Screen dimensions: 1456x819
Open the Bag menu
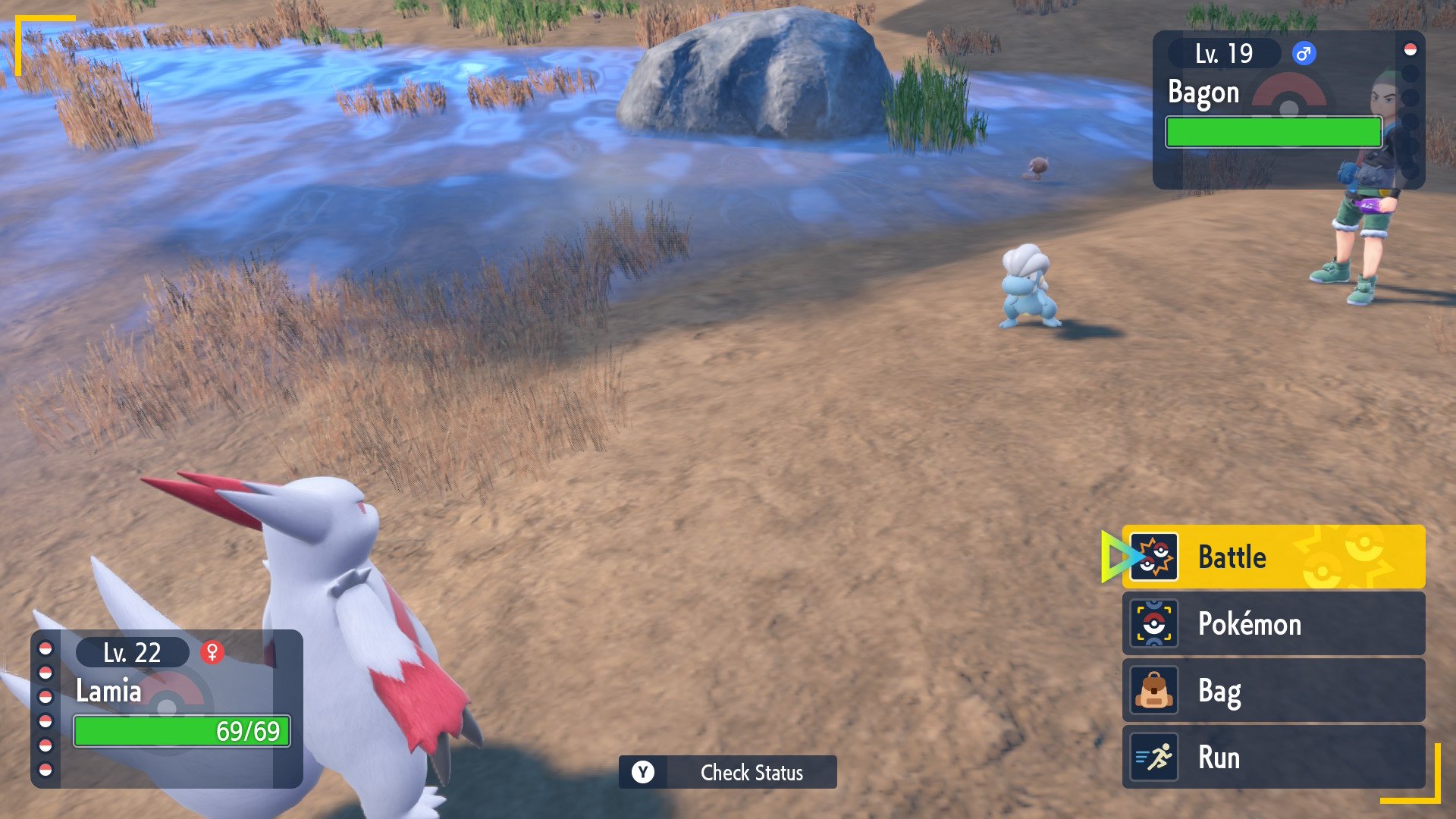tap(1272, 690)
